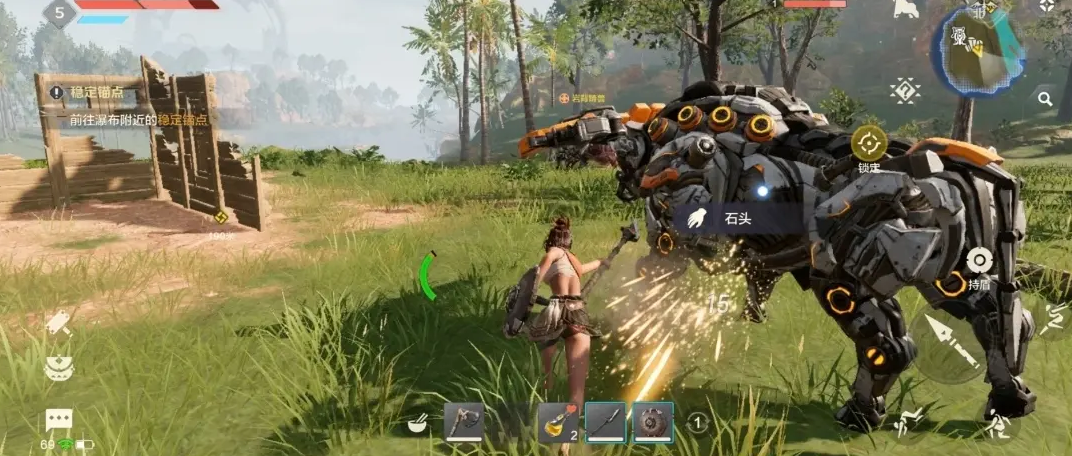Equip the spear weapon slot
The image size is (1072, 456).
click(605, 423)
